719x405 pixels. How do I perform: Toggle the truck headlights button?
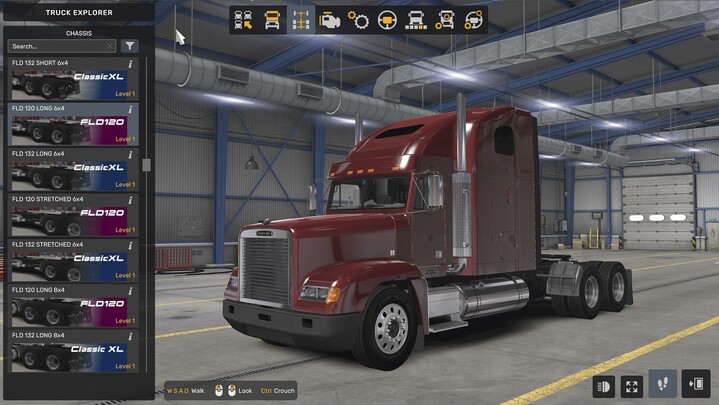pos(604,384)
